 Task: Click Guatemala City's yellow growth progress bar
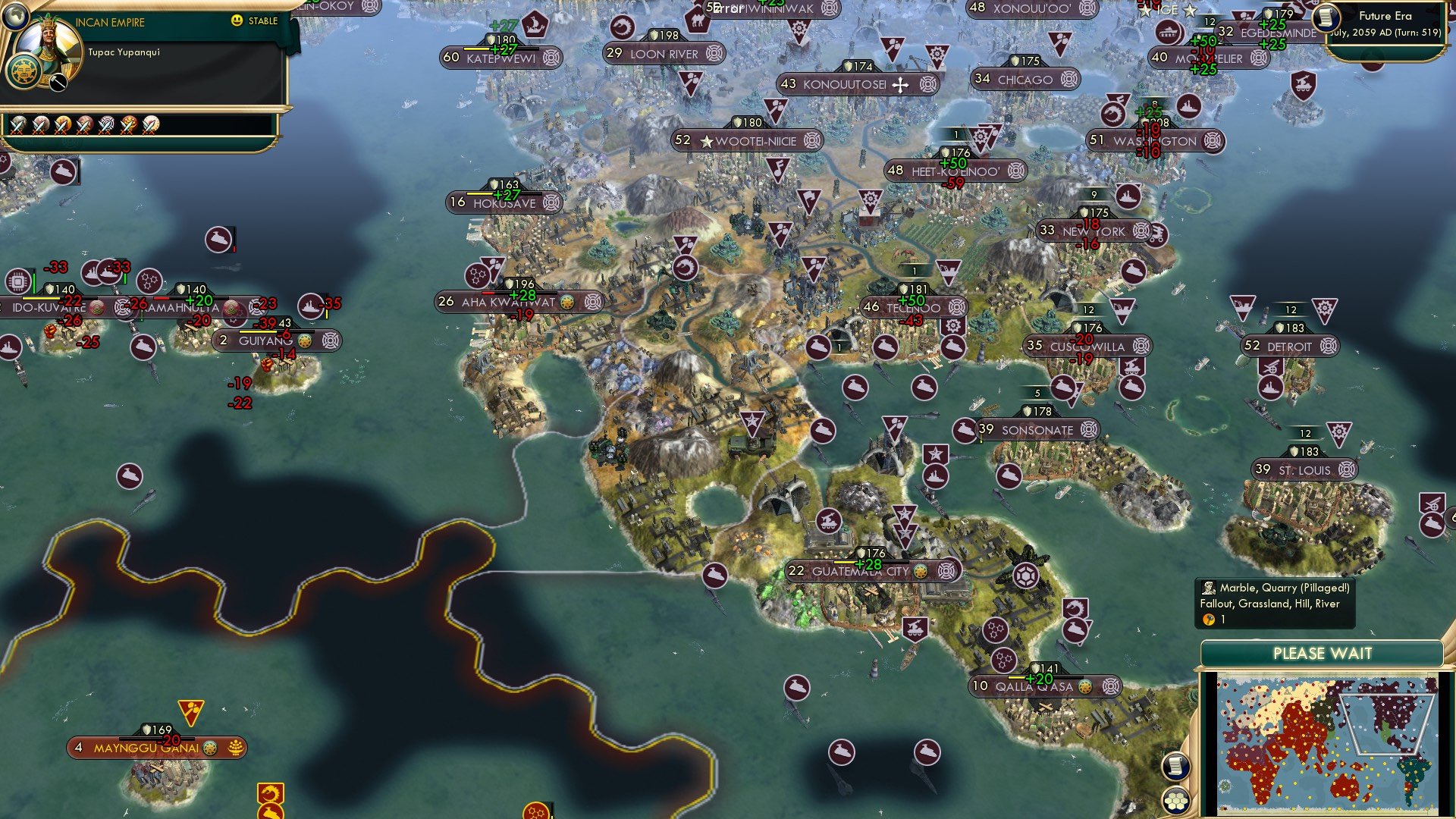click(844, 562)
